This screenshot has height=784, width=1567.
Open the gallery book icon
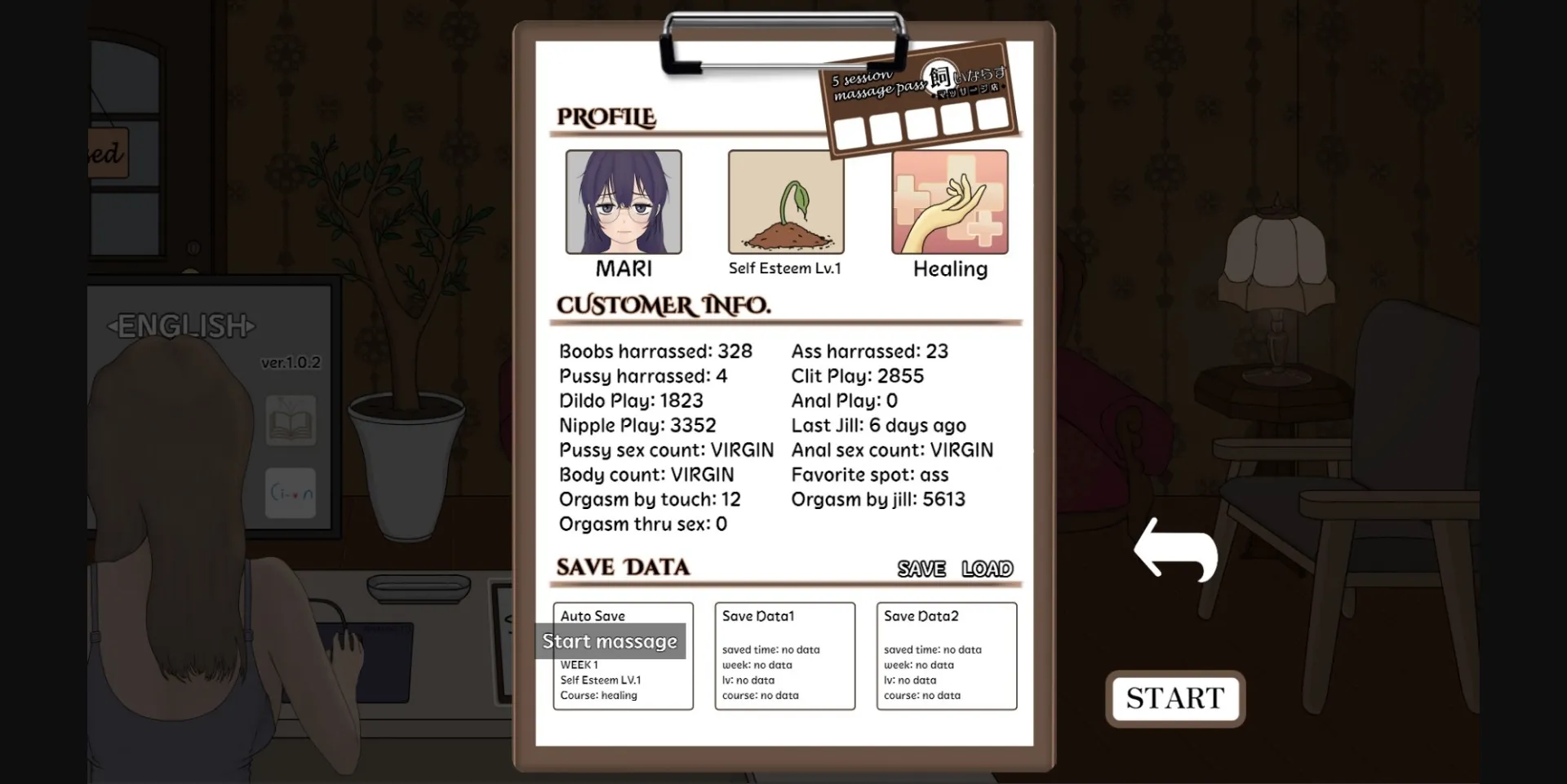[x=291, y=421]
